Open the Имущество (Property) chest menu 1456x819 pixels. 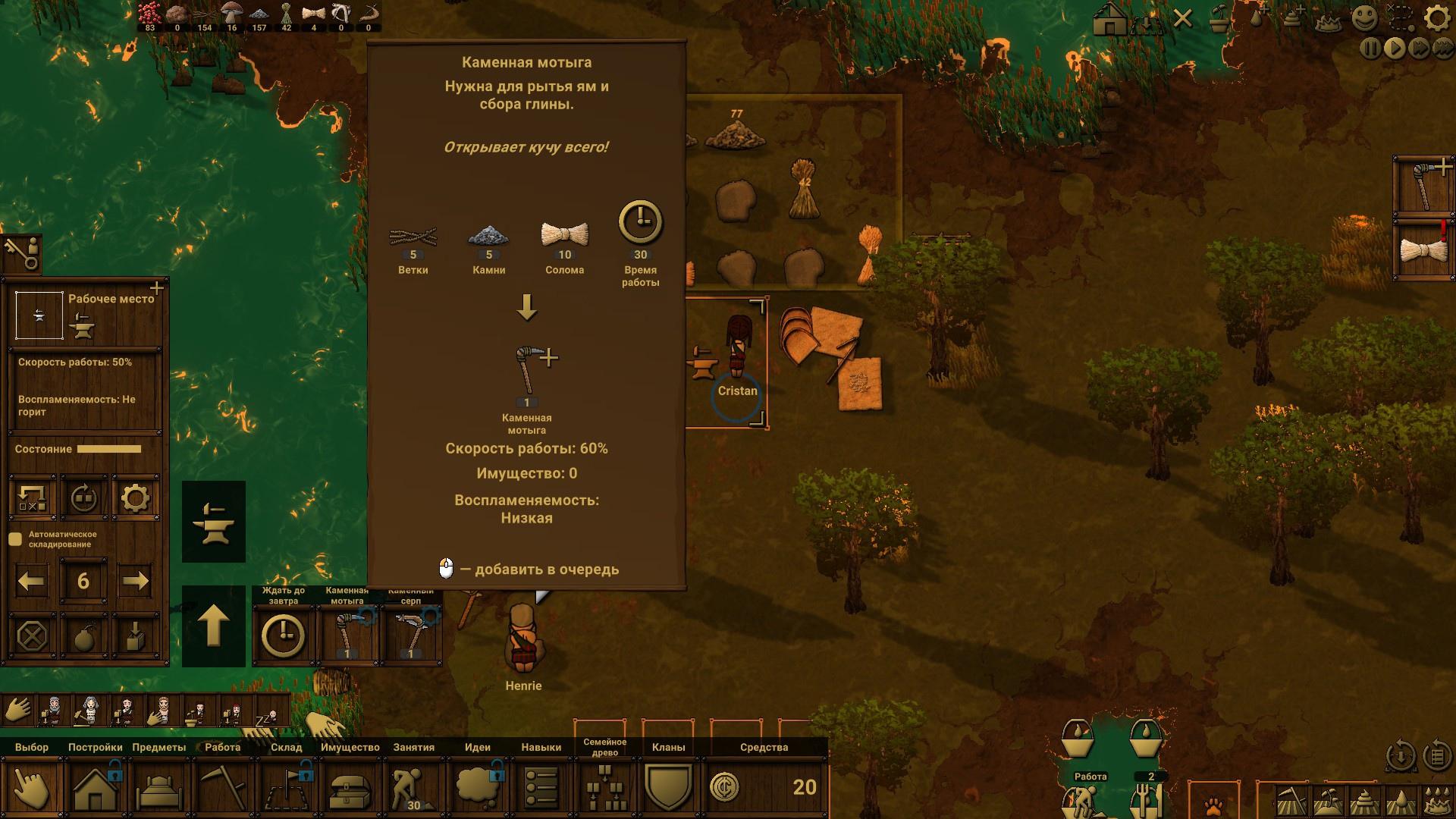click(x=350, y=787)
